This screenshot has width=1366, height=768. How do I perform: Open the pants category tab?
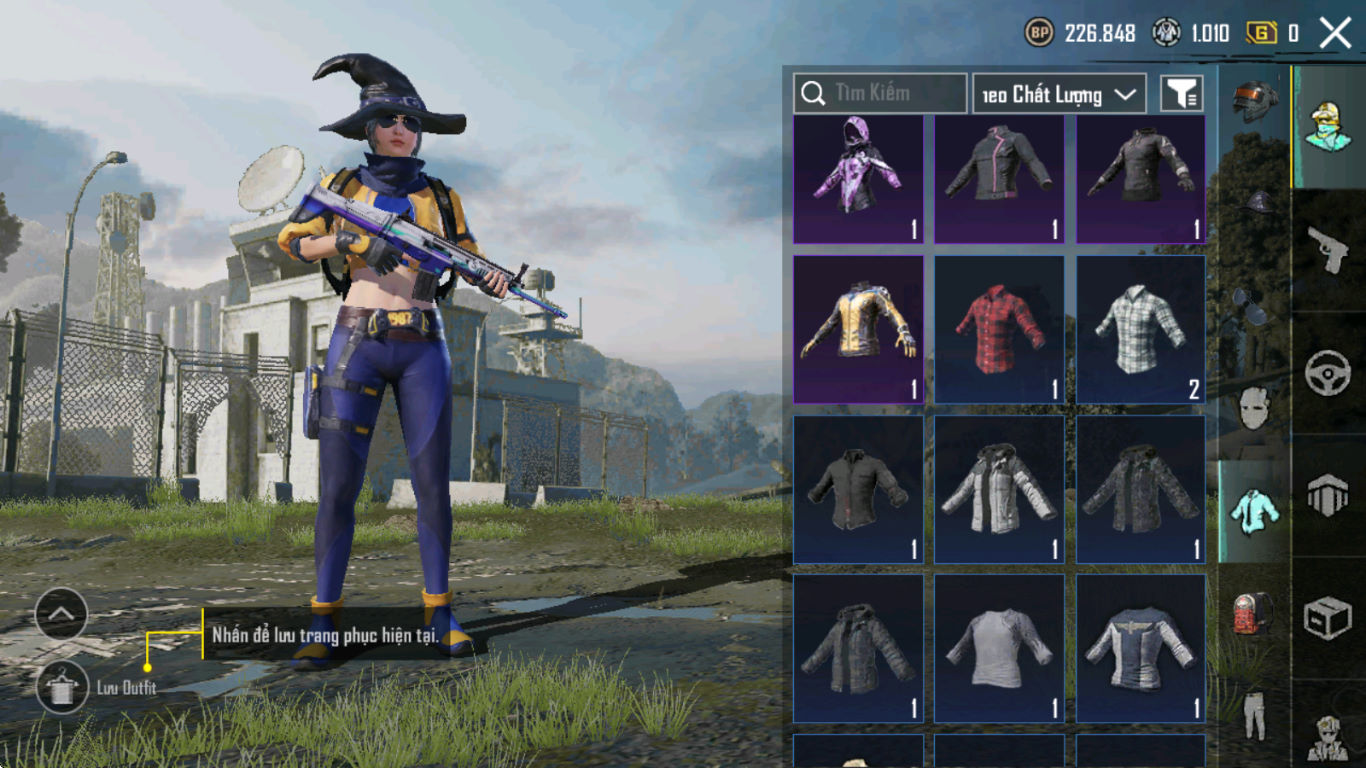(x=1254, y=714)
